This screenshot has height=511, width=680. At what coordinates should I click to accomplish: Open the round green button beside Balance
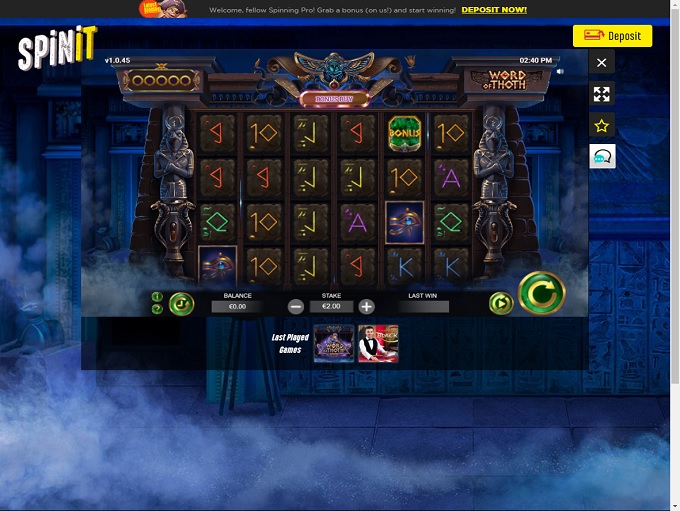(x=181, y=303)
